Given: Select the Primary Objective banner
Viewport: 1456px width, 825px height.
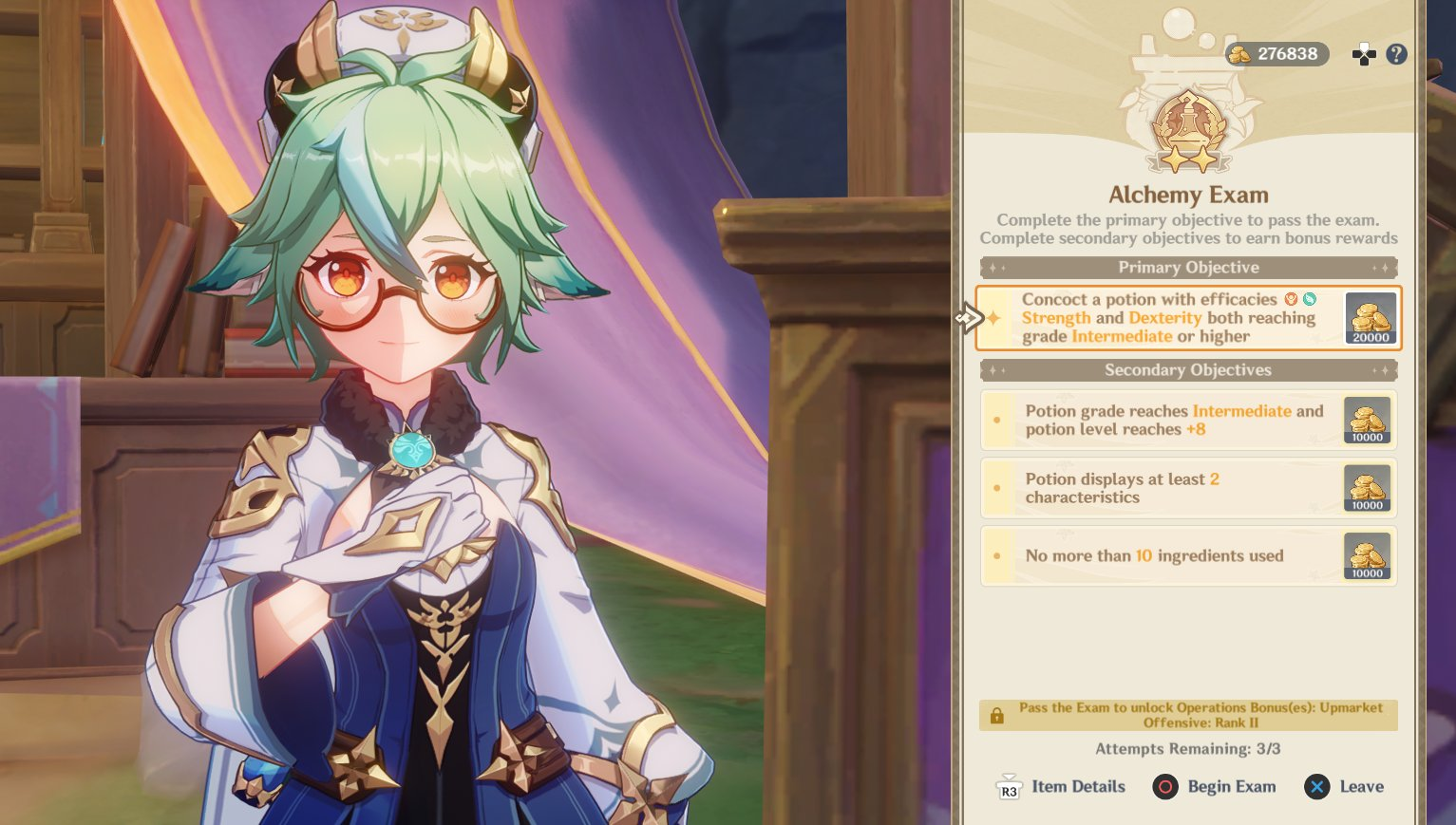Looking at the screenshot, I should (1188, 267).
